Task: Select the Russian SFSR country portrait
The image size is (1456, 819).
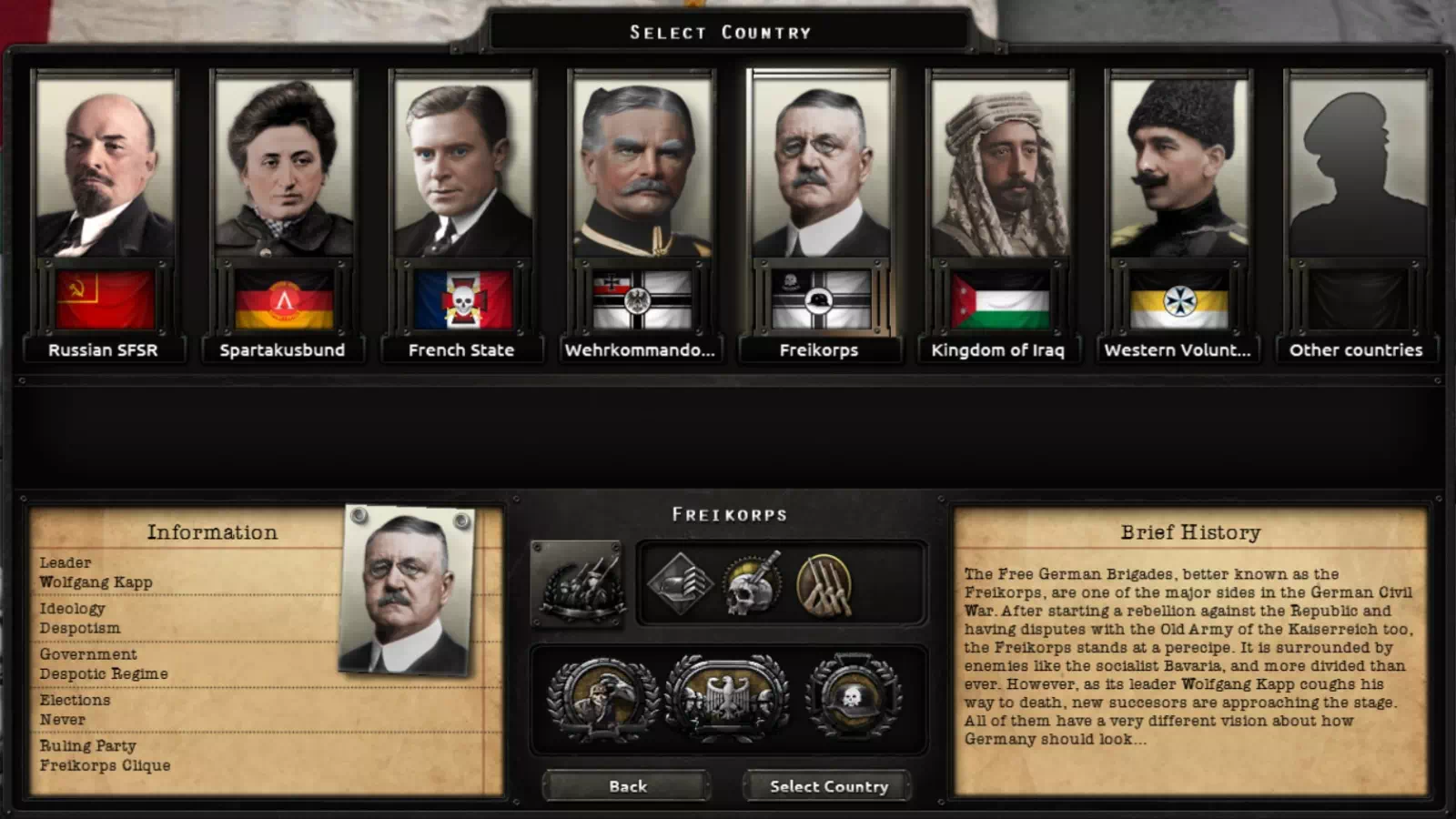Action: coord(104,168)
